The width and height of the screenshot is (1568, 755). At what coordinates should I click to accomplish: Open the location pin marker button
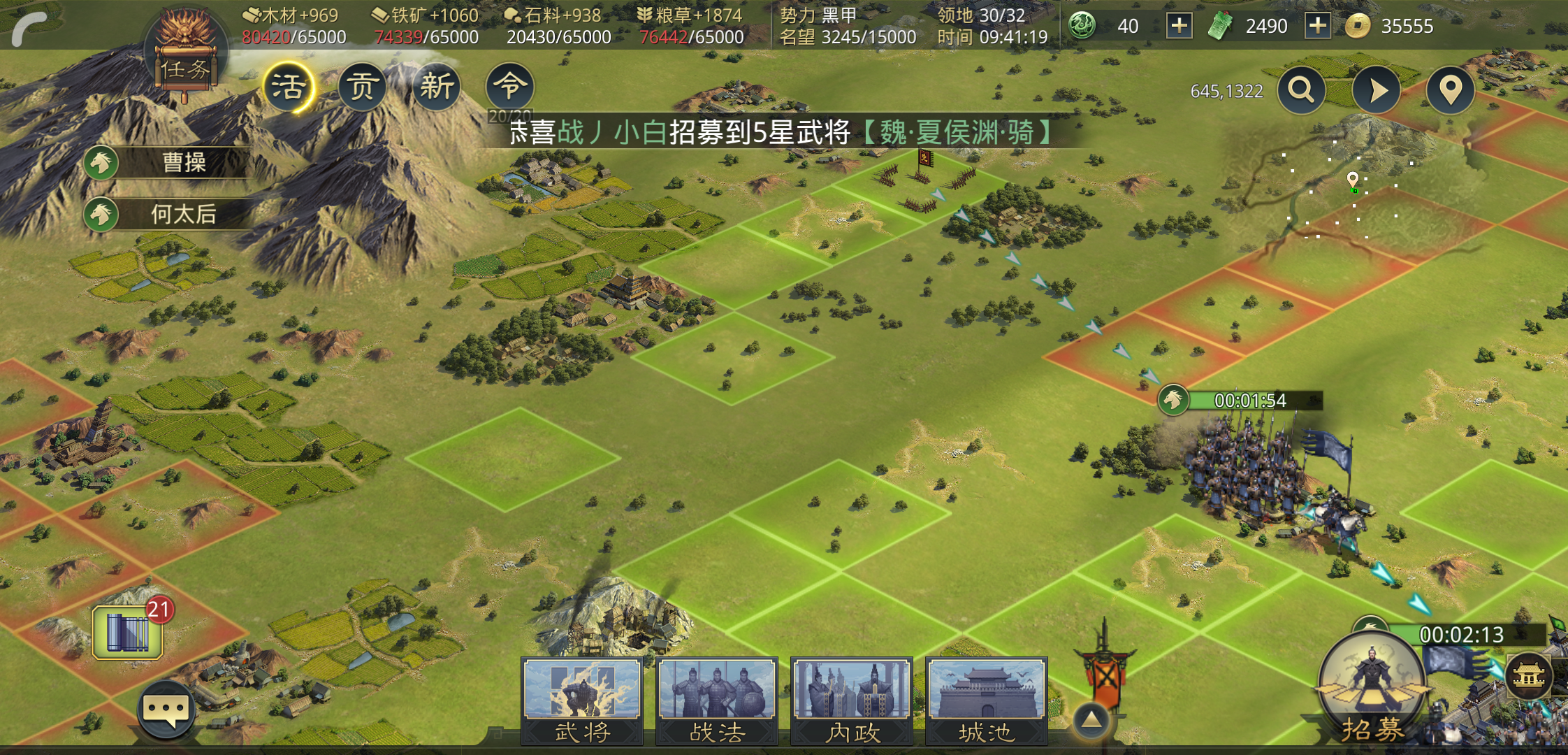(x=1451, y=90)
